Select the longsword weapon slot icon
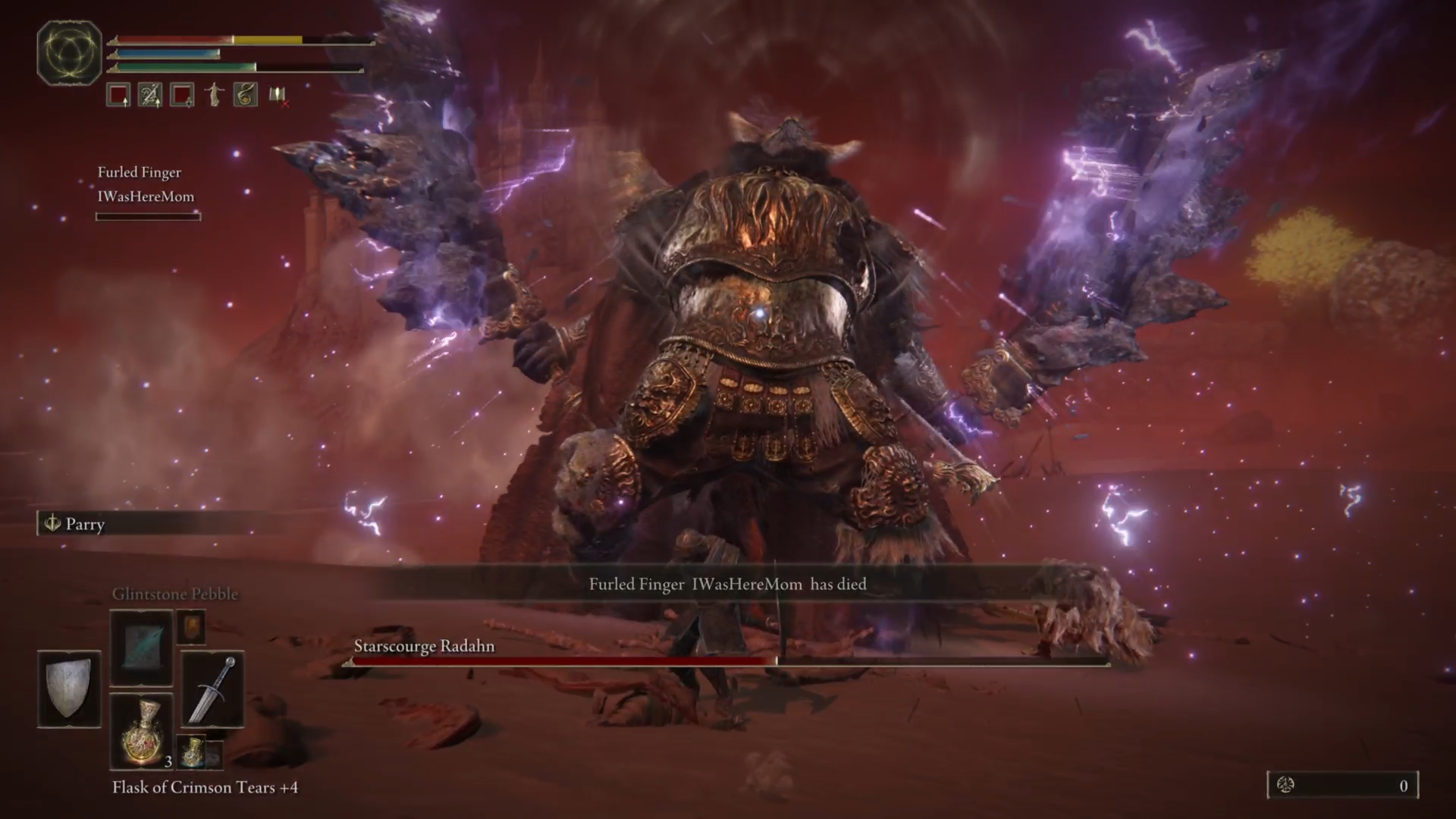 tap(212, 690)
